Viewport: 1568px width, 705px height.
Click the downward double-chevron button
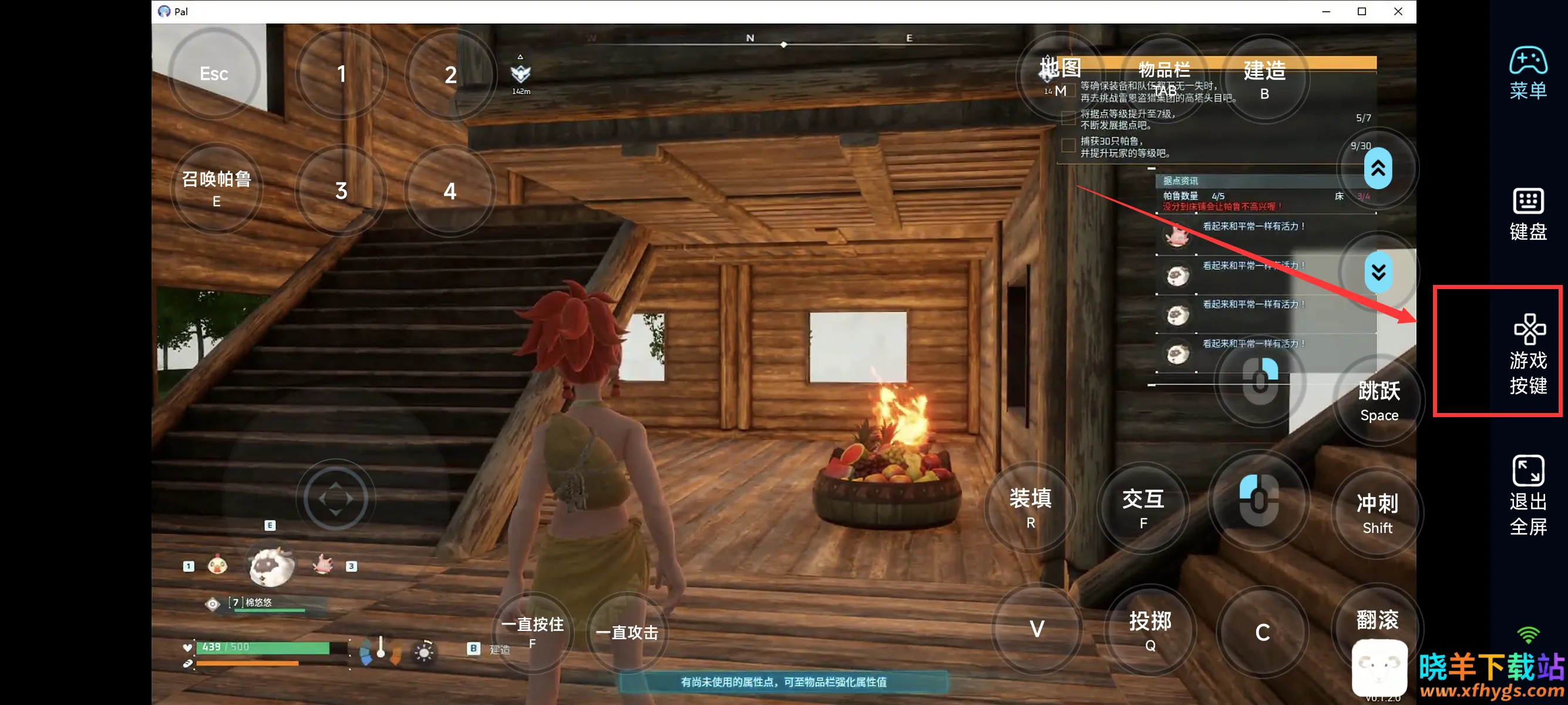tap(1378, 271)
